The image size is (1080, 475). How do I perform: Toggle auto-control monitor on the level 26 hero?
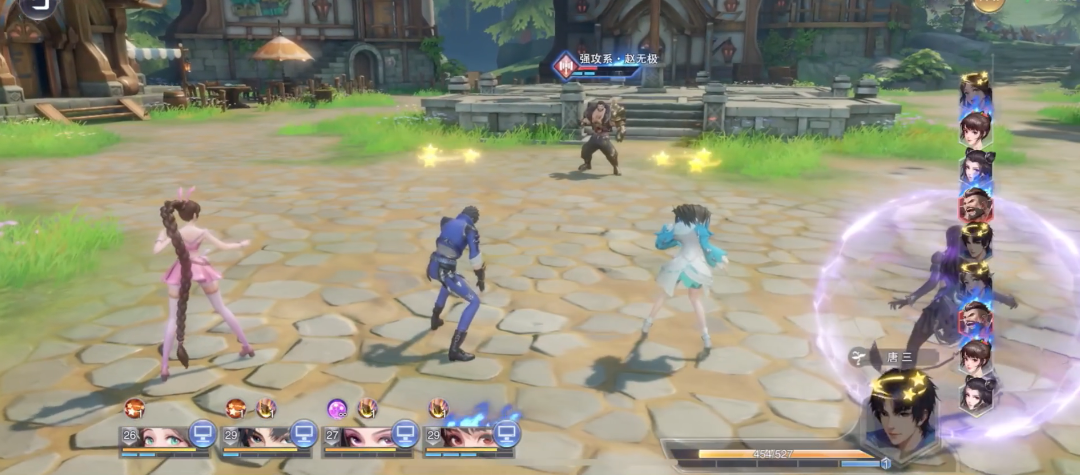(x=203, y=433)
